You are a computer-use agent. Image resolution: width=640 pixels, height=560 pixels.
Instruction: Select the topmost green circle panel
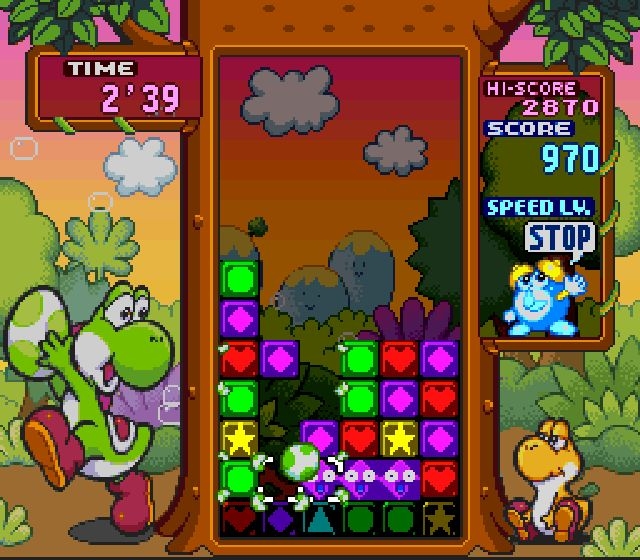click(239, 278)
